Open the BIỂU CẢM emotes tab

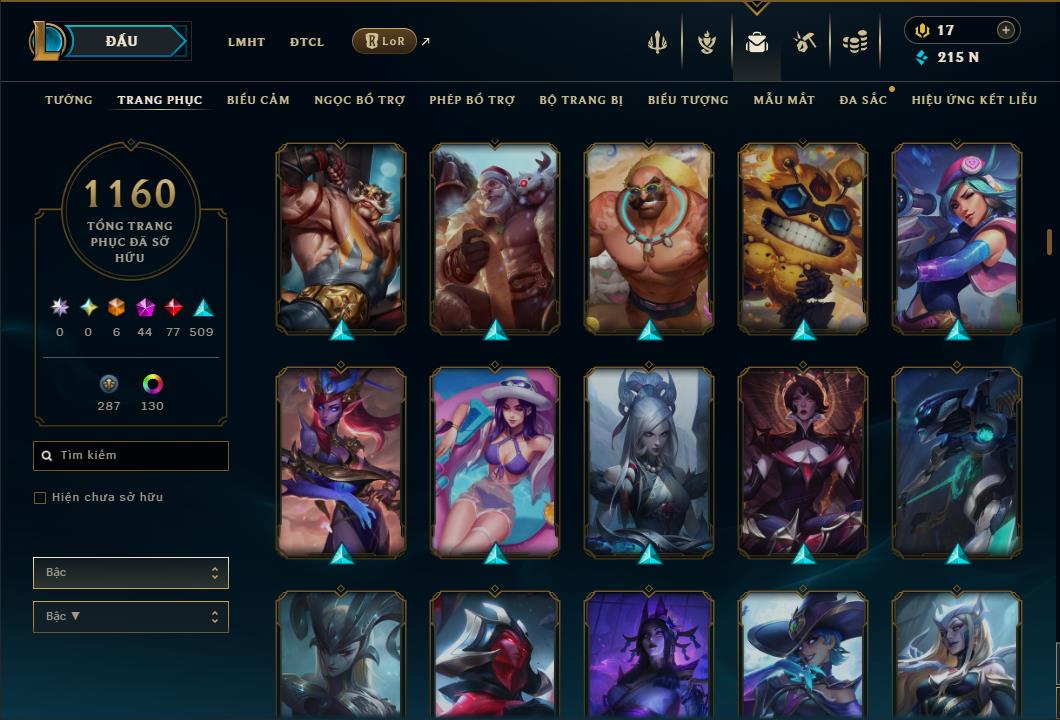coord(258,100)
